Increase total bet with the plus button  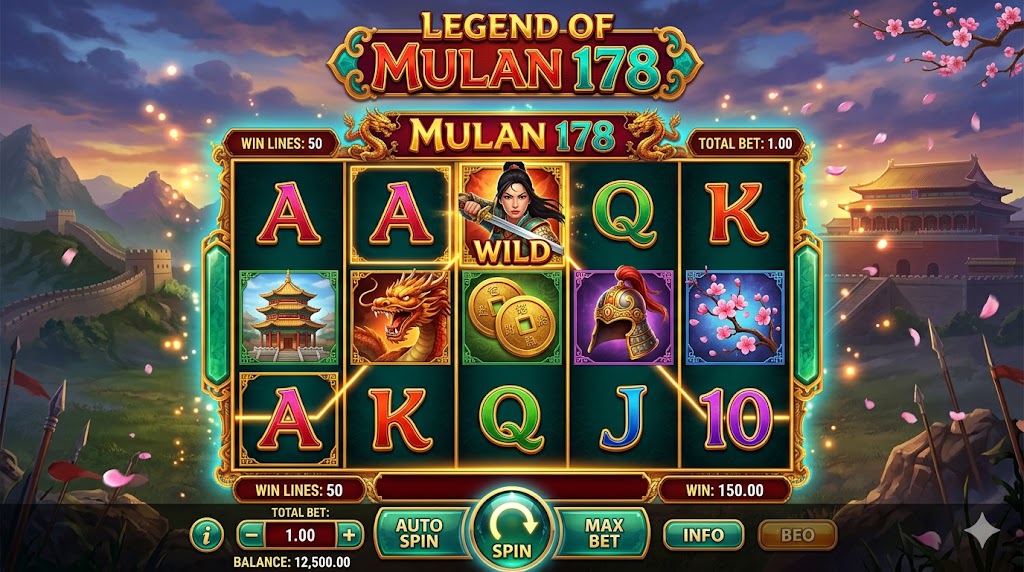pyautogui.click(x=348, y=535)
